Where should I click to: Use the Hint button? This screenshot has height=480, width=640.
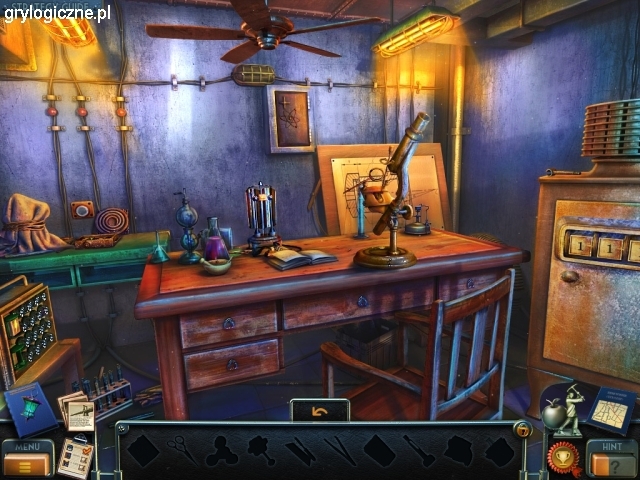[x=610, y=458]
